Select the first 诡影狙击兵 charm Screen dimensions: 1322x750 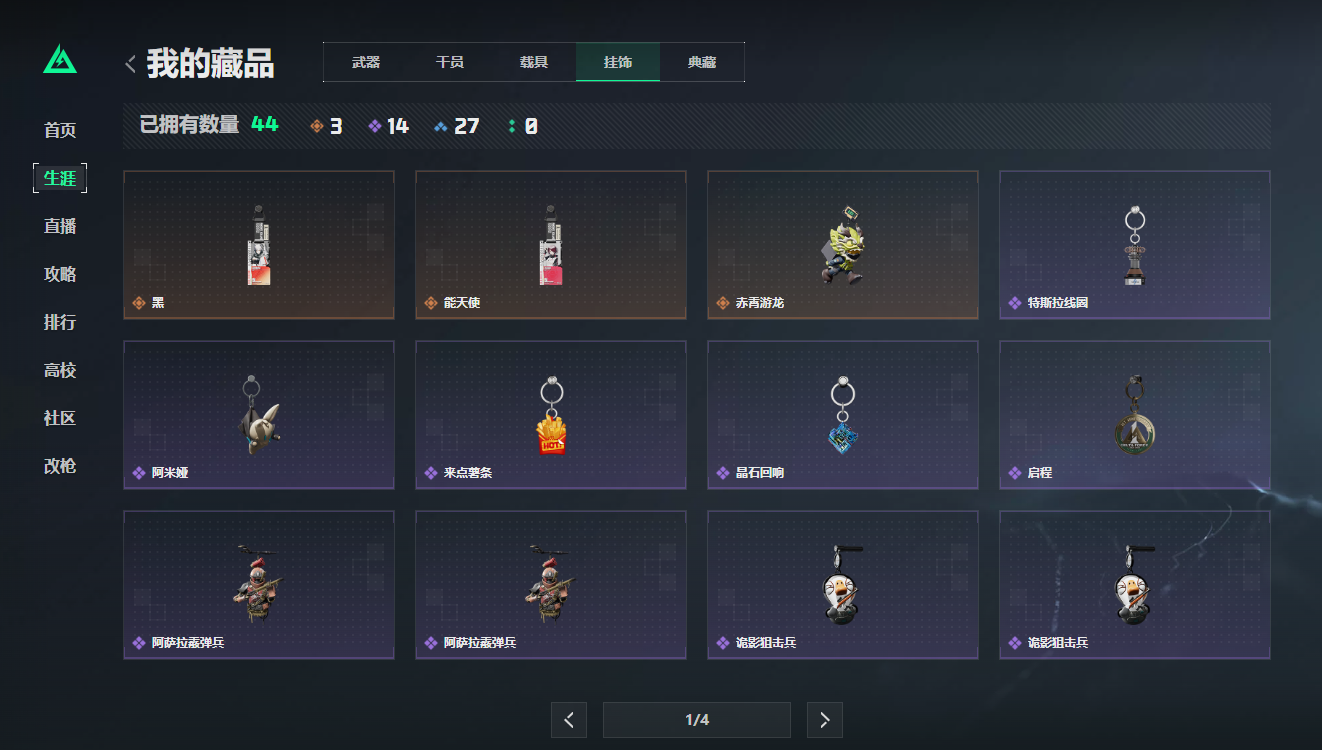842,585
